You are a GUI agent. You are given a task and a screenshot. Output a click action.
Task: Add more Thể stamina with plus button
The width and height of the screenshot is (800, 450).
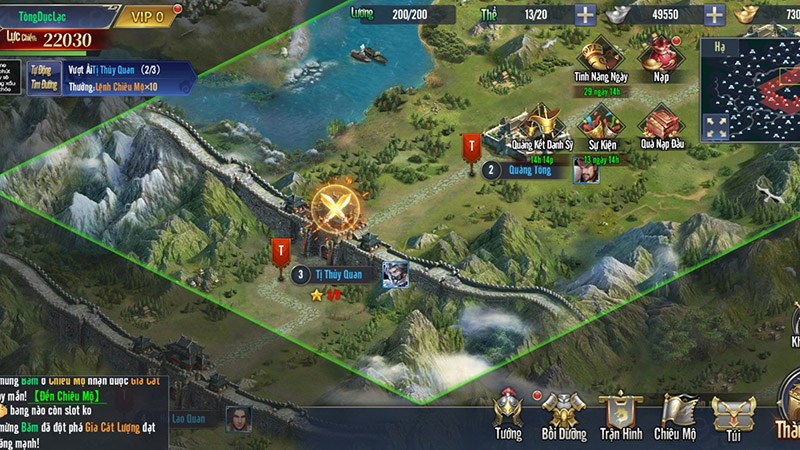click(584, 16)
